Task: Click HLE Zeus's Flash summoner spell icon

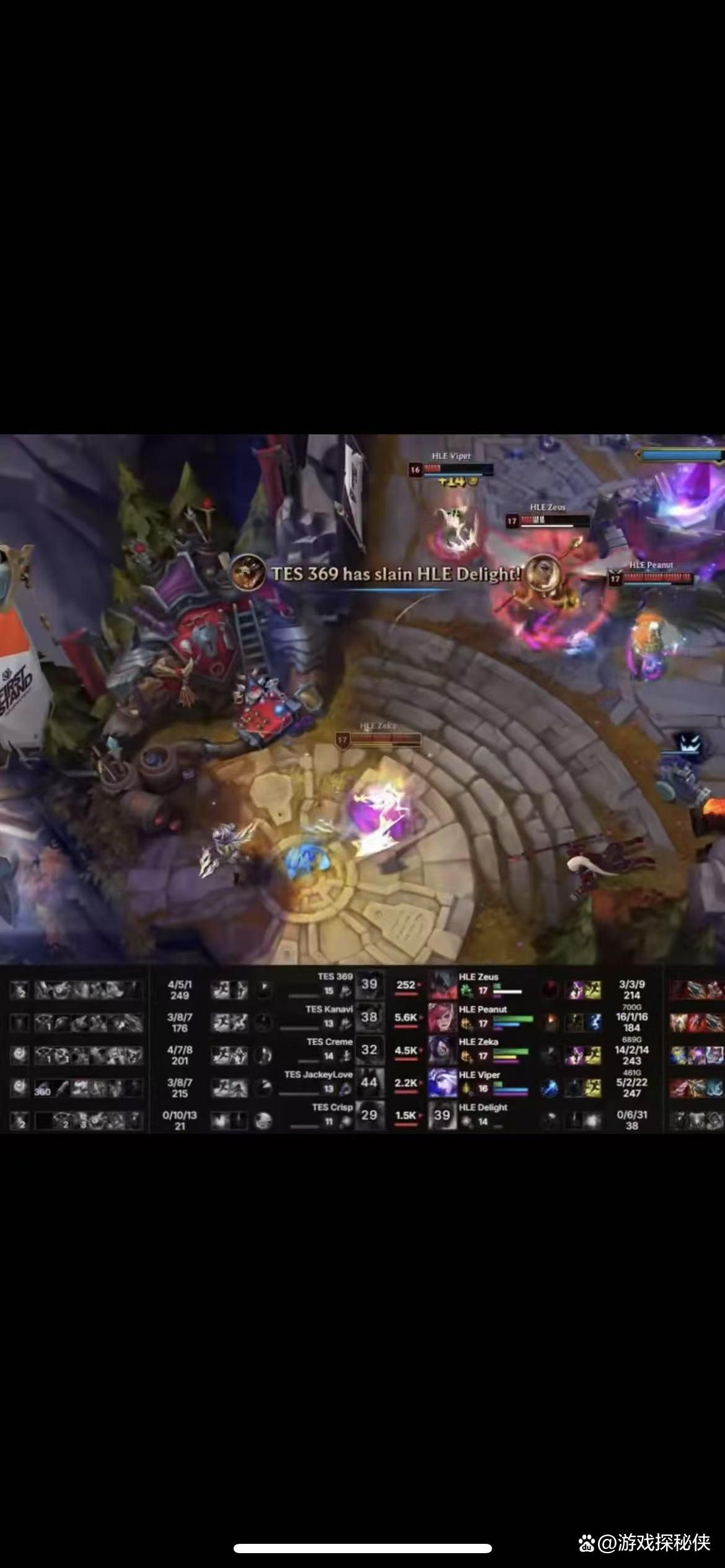Action: [594, 990]
